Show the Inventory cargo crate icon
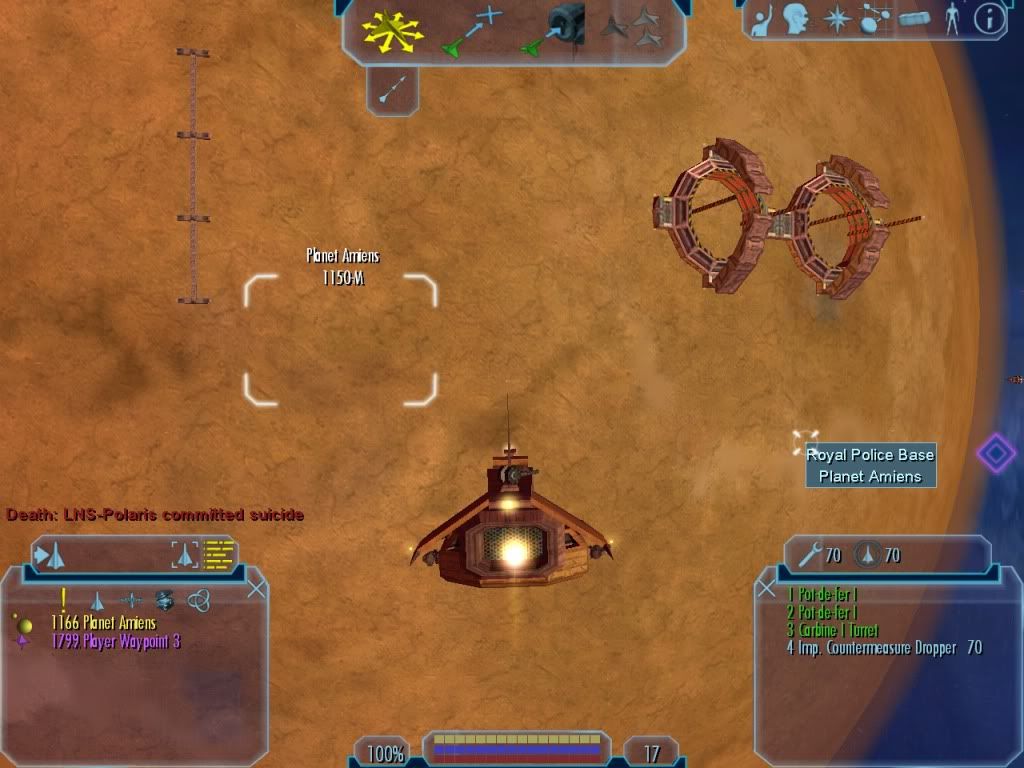 tap(915, 19)
